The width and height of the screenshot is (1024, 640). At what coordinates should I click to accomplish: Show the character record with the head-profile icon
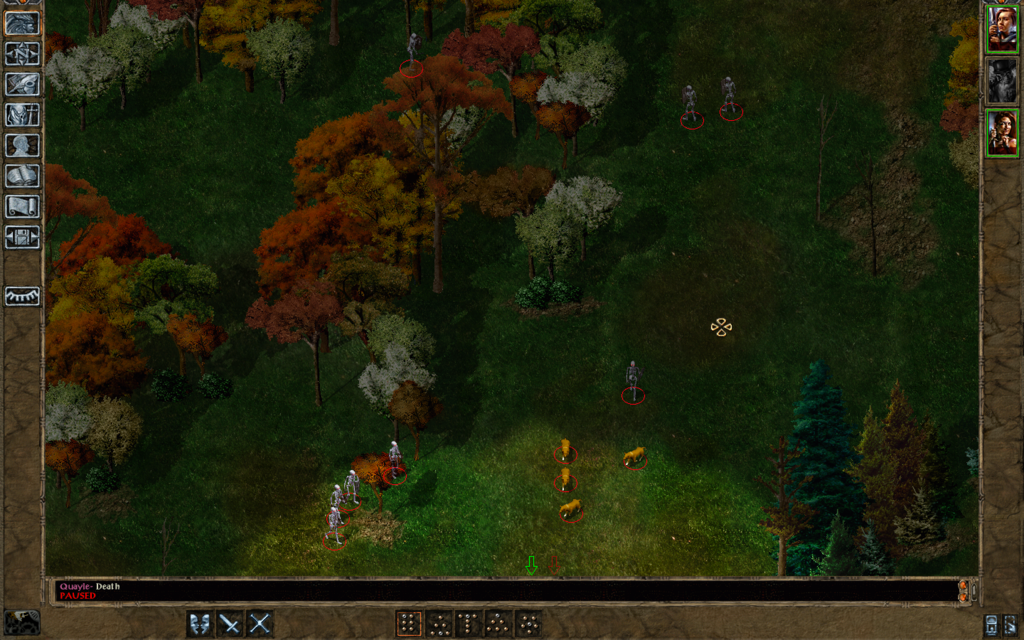tap(22, 146)
